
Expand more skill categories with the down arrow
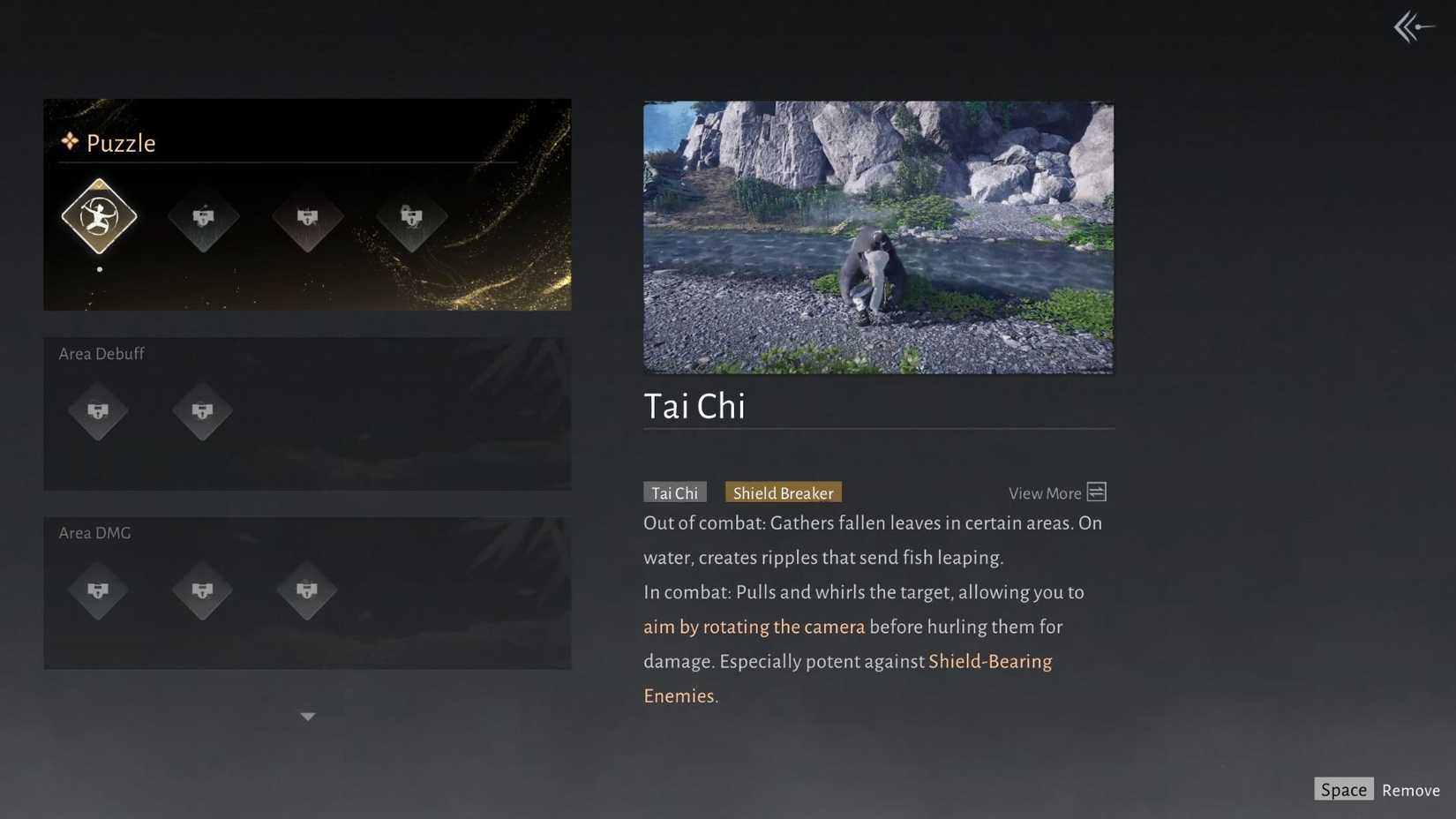tap(307, 717)
